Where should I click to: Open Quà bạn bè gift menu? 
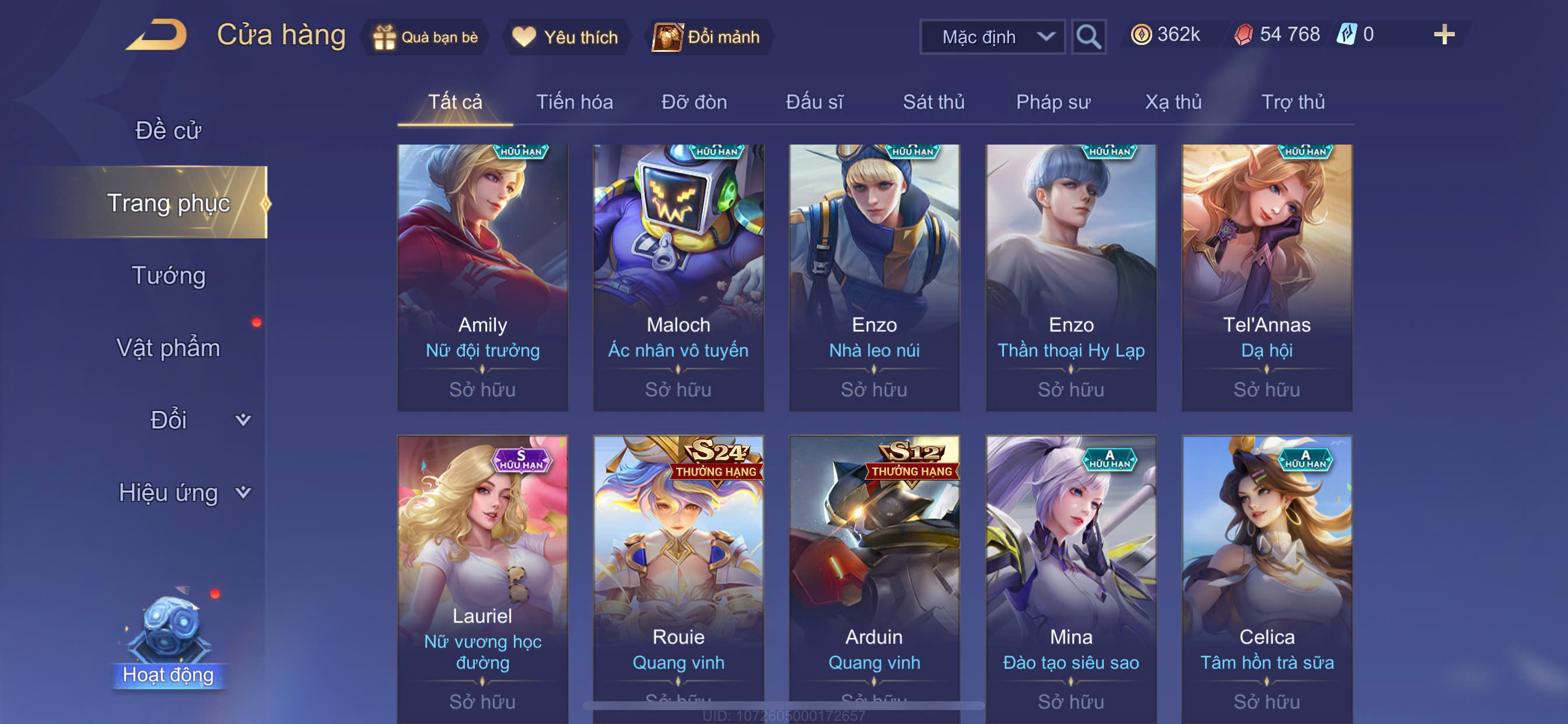[425, 37]
